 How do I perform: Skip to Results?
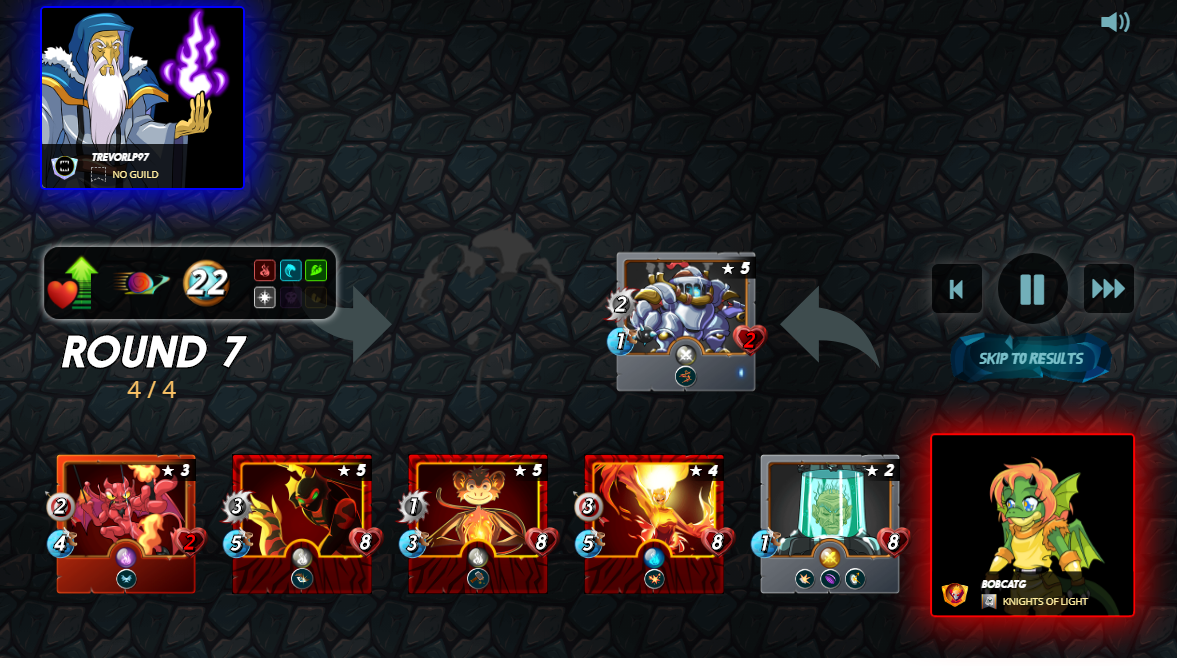(x=1031, y=359)
